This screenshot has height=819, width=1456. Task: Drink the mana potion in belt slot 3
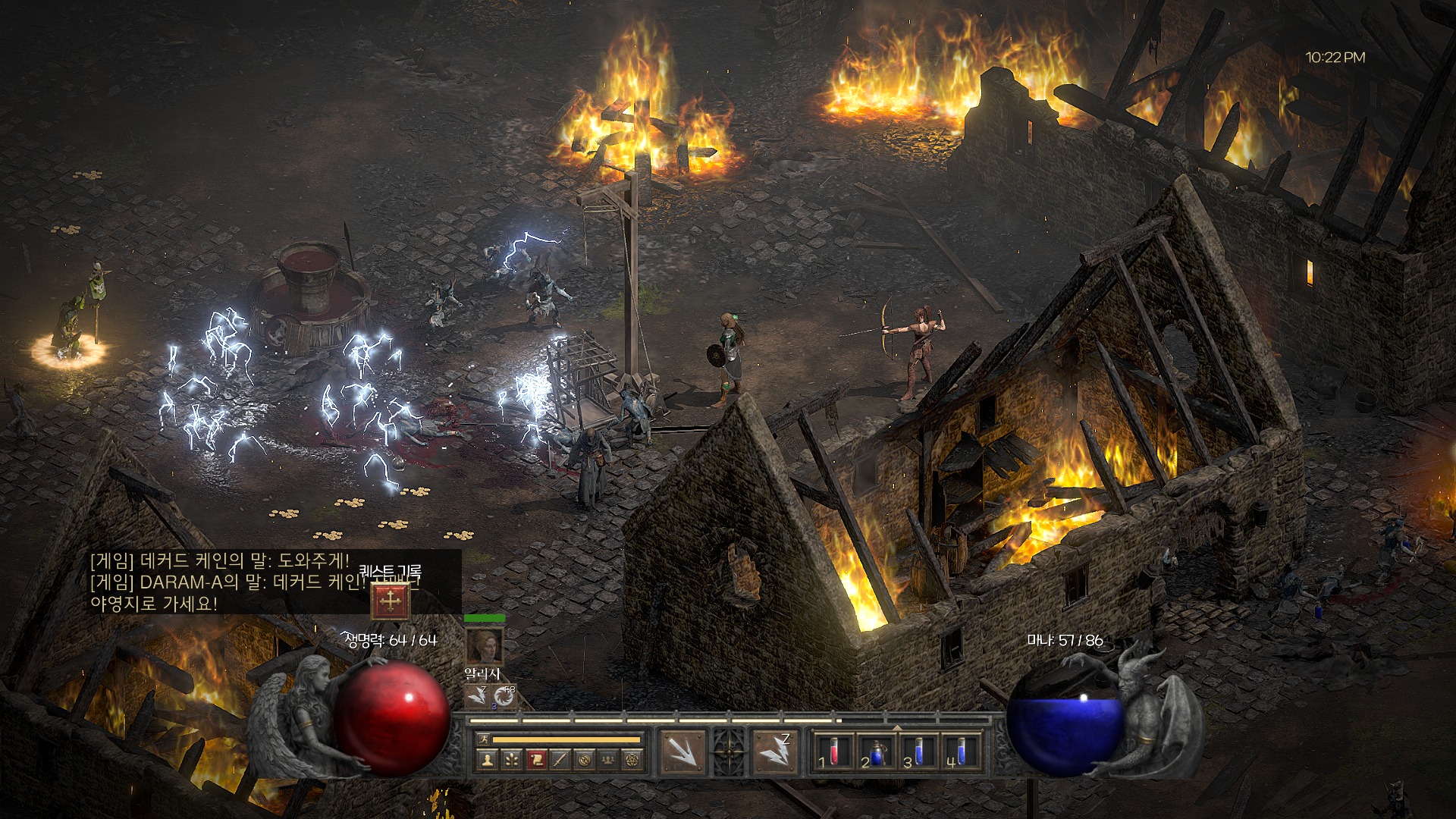point(918,752)
